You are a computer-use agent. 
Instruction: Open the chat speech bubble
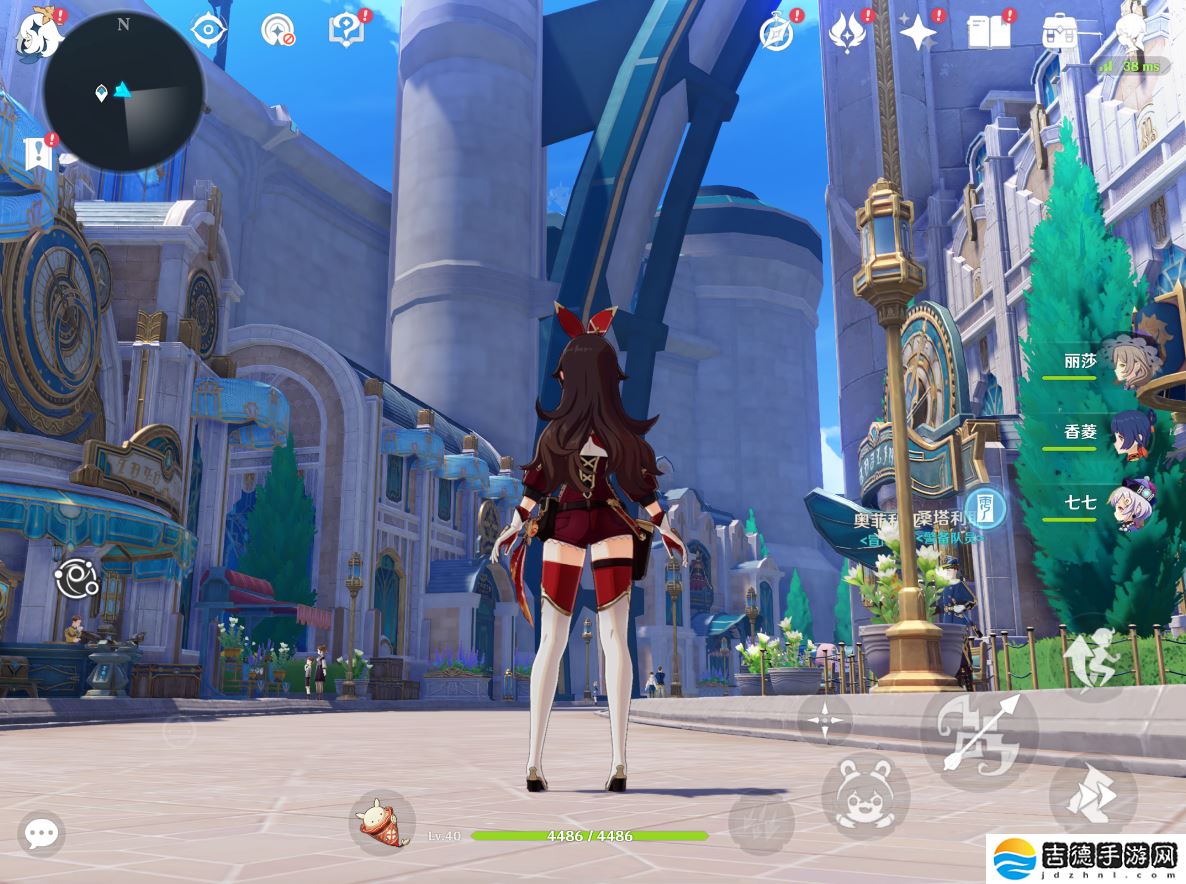click(x=41, y=833)
